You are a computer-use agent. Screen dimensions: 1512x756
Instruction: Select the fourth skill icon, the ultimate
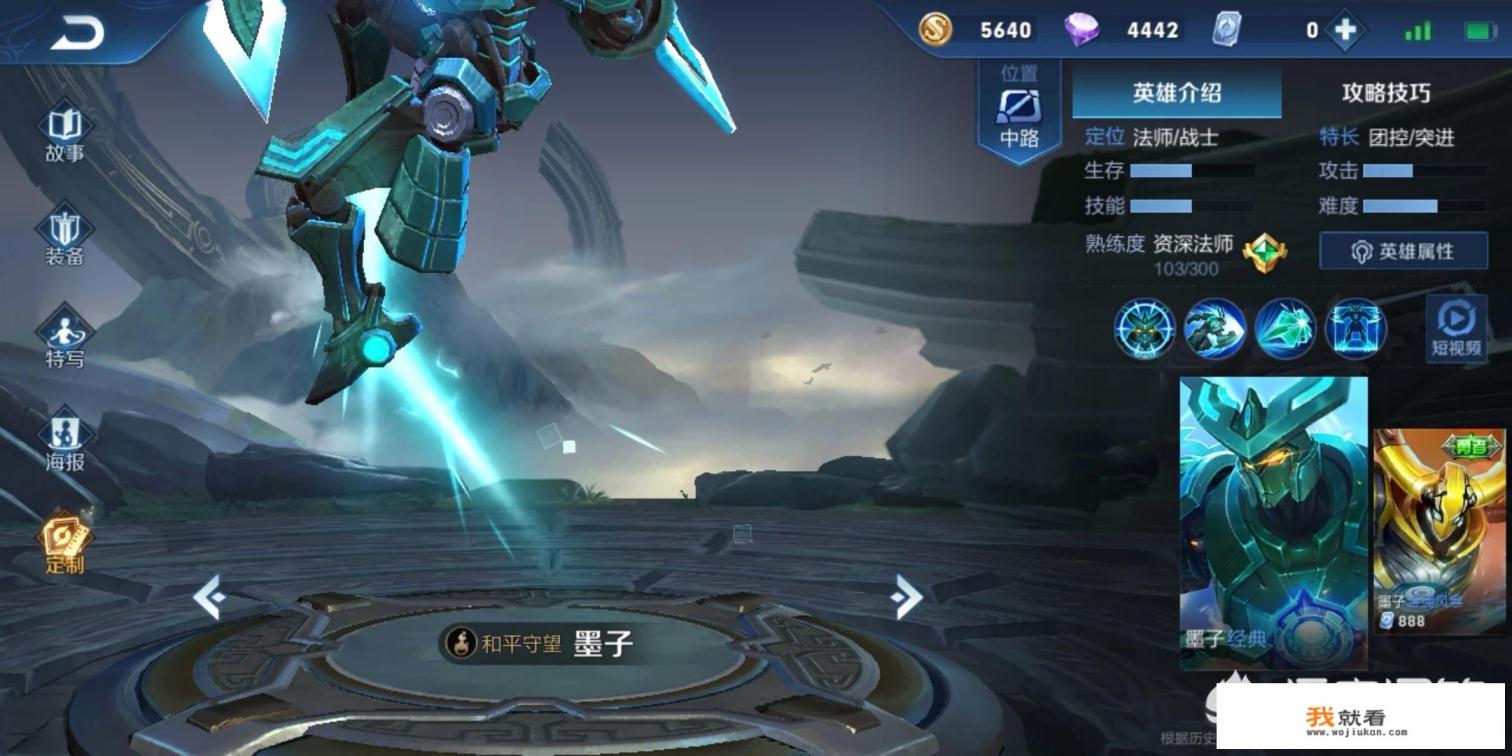[x=1355, y=329]
